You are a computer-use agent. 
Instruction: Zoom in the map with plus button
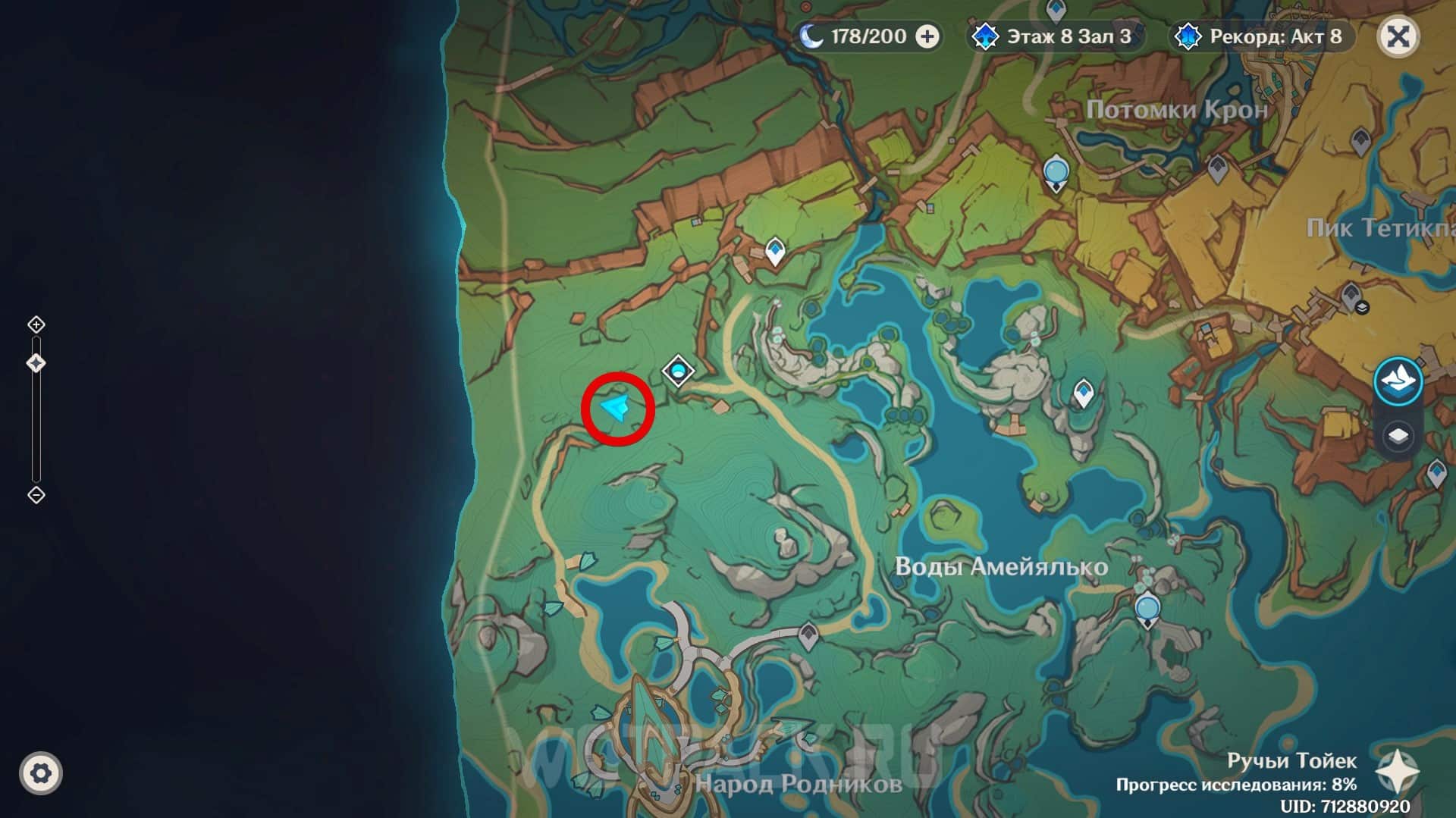coord(36,324)
